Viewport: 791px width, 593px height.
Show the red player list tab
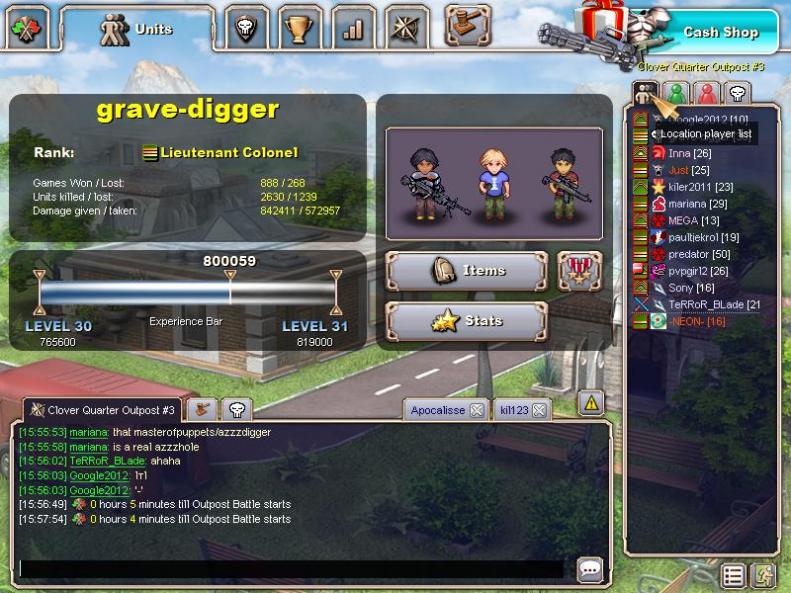[707, 94]
